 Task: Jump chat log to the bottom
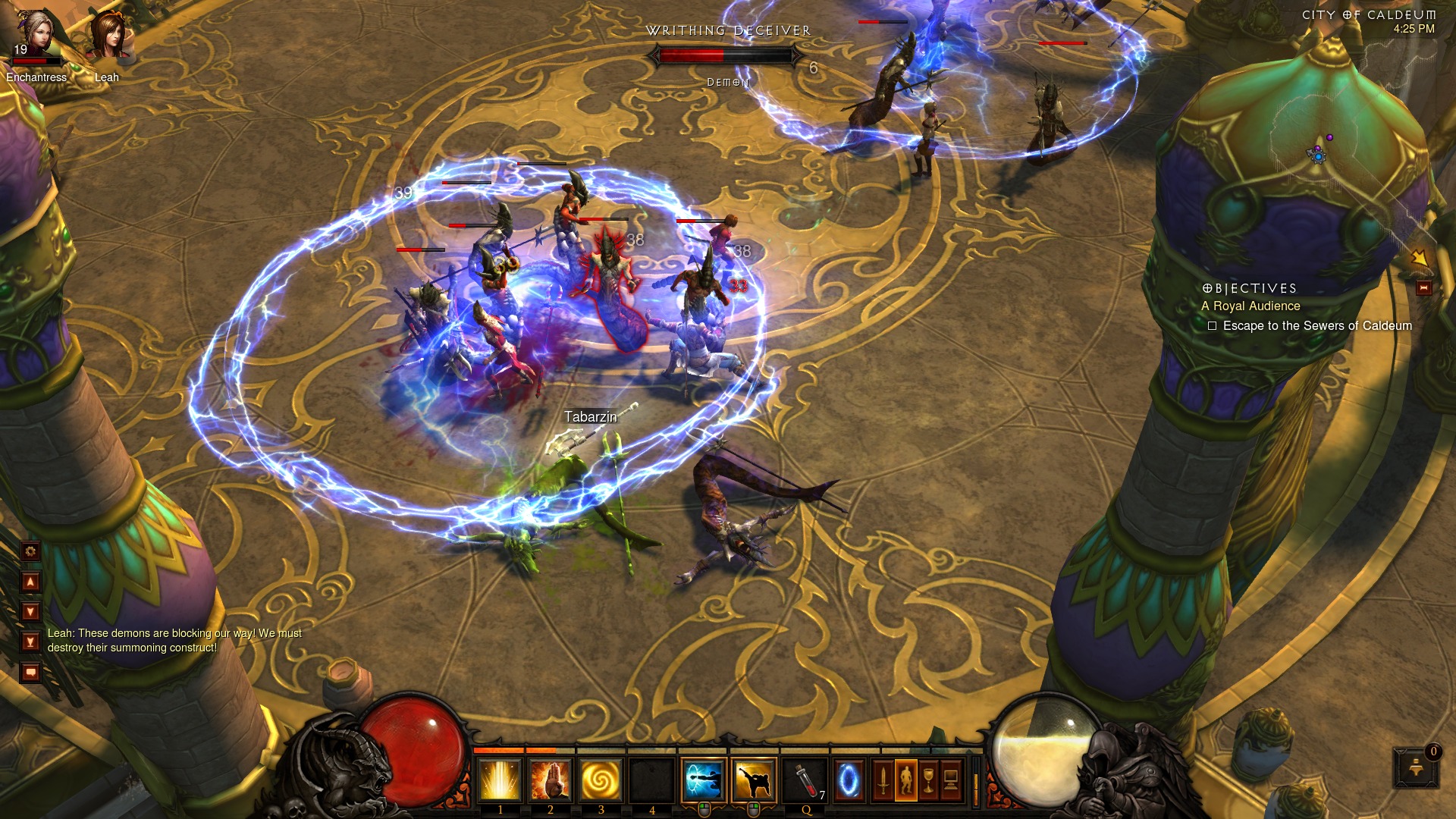tap(30, 642)
